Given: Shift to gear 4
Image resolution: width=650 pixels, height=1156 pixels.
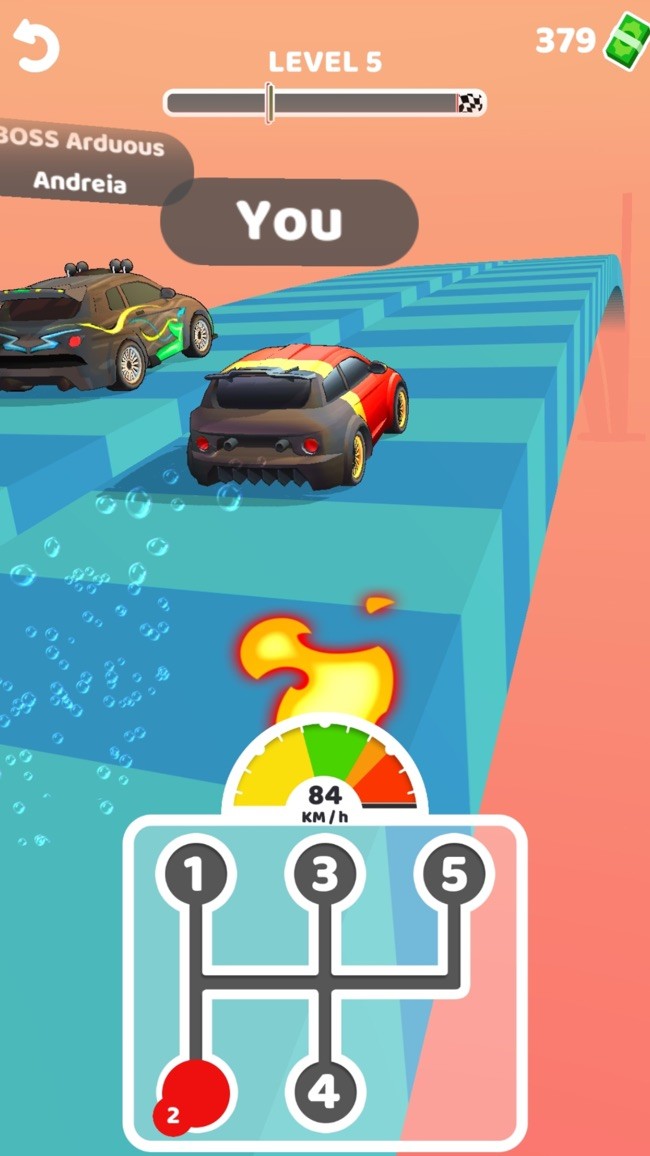Looking at the screenshot, I should pos(323,1092).
